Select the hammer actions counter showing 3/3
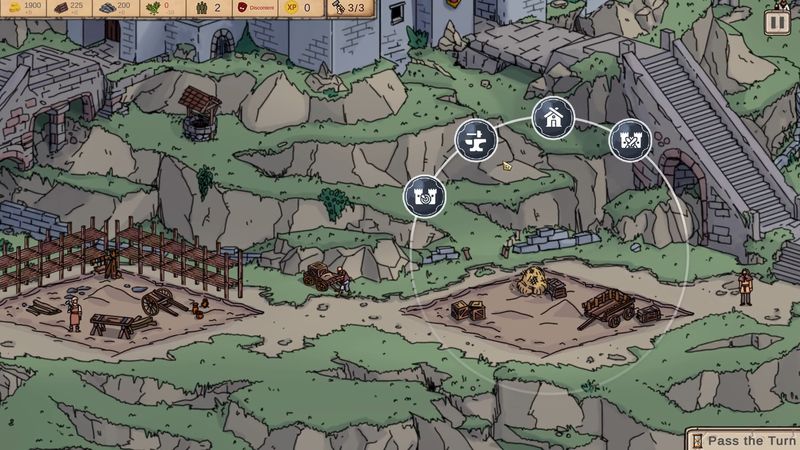800x450 pixels. (346, 8)
